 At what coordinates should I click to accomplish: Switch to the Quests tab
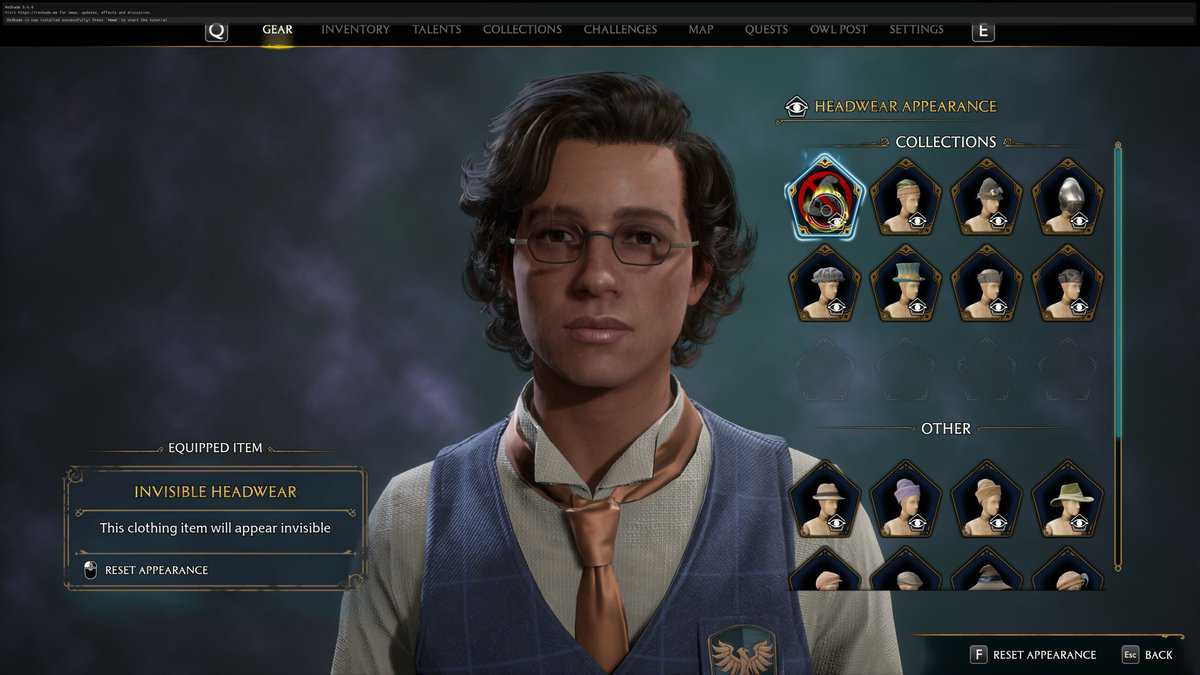tap(766, 29)
